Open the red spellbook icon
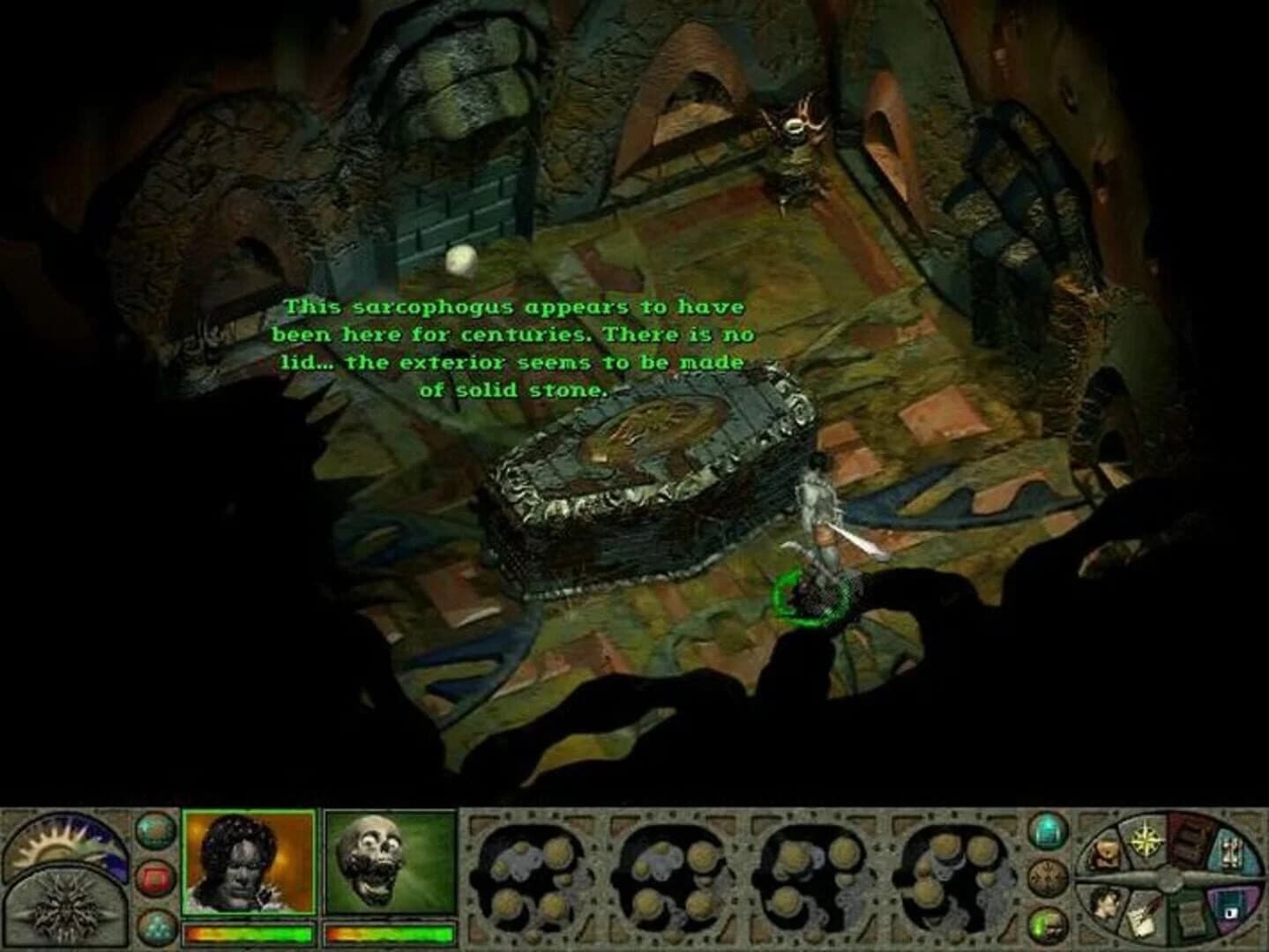 pyautogui.click(x=1187, y=843)
